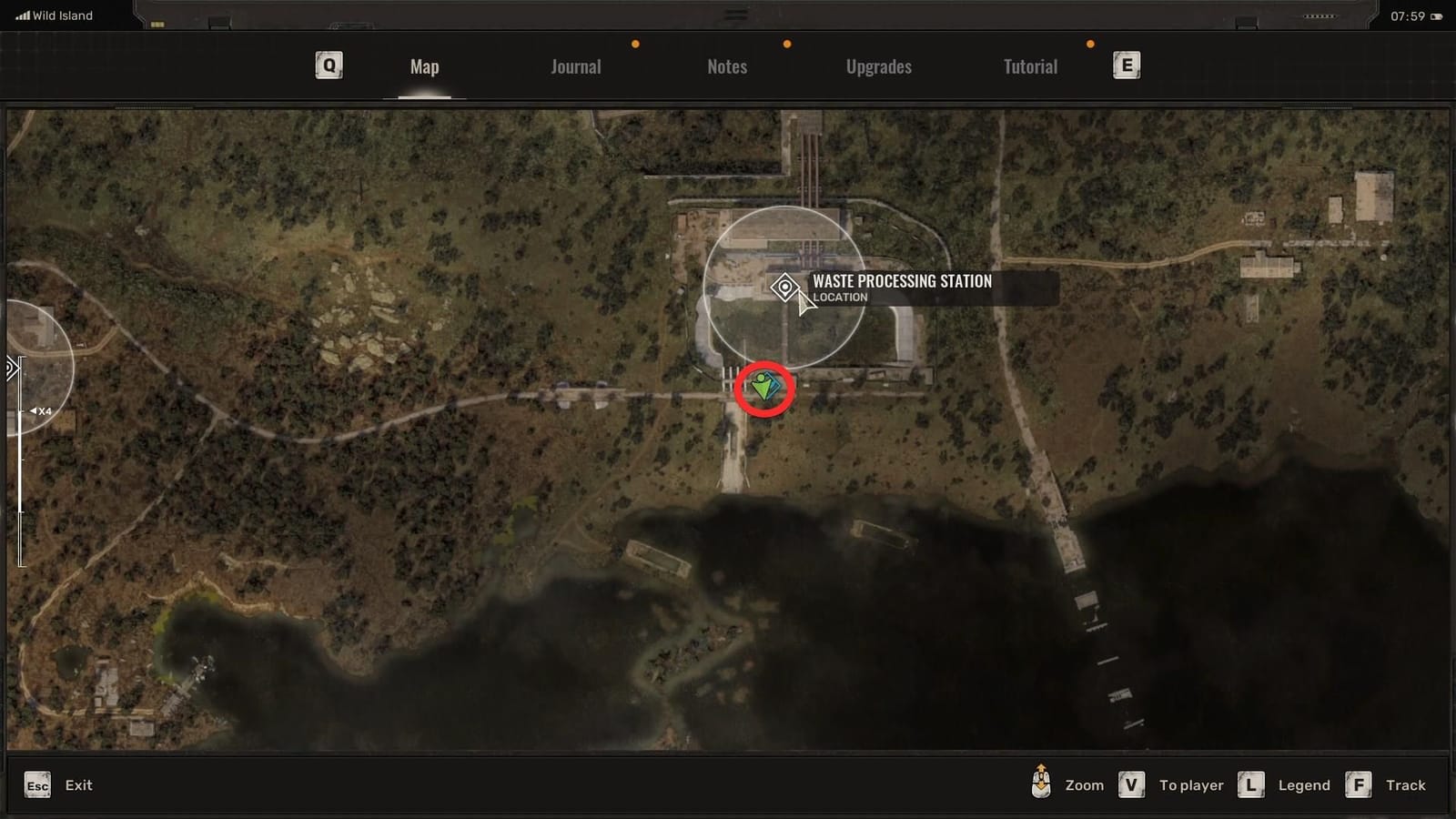1456x819 pixels.
Task: Click the notification dot above Journal
Action: coord(635,42)
